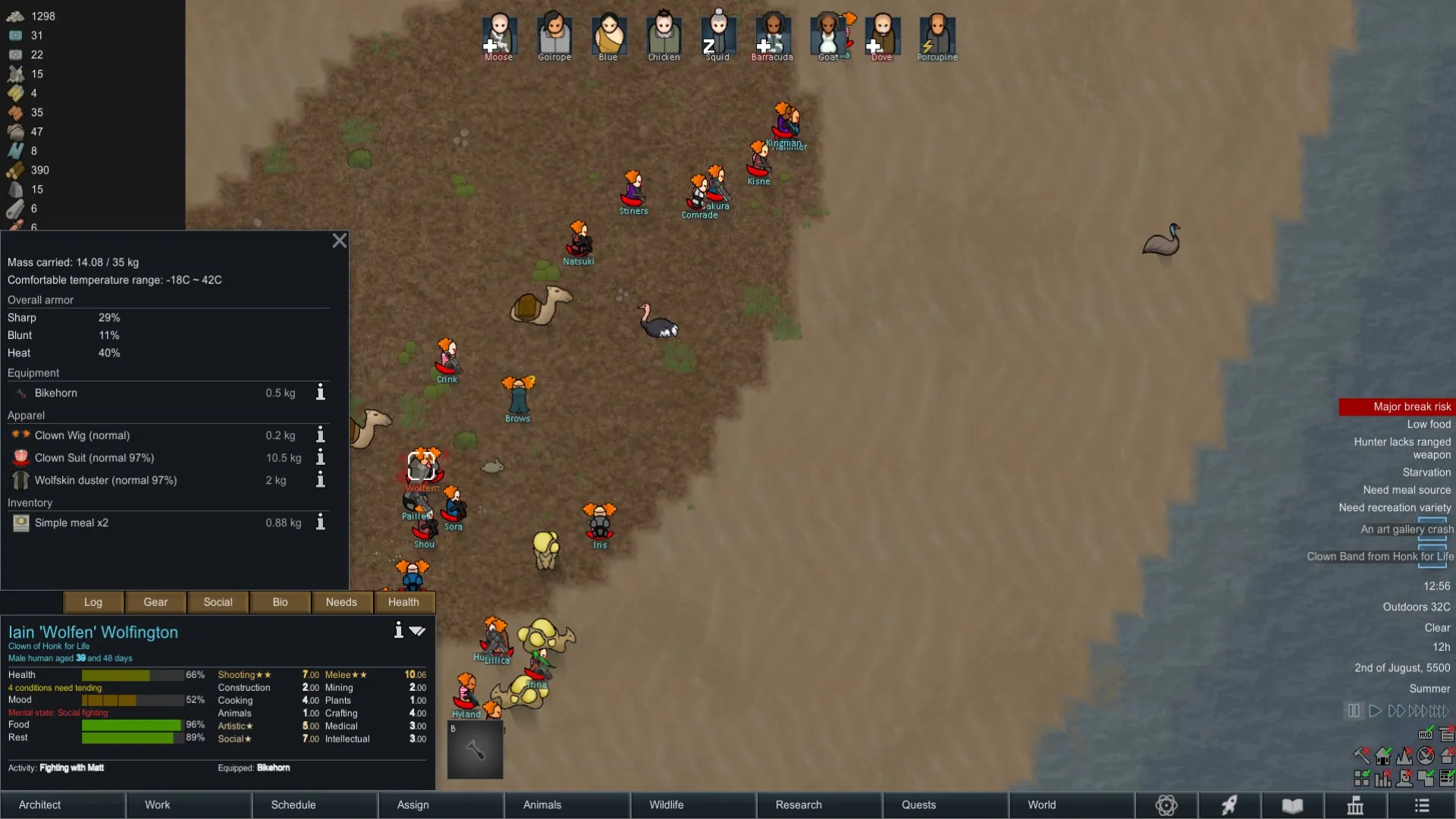Open the Schedule menu
Screen dimensions: 1456x819
click(314, 805)
